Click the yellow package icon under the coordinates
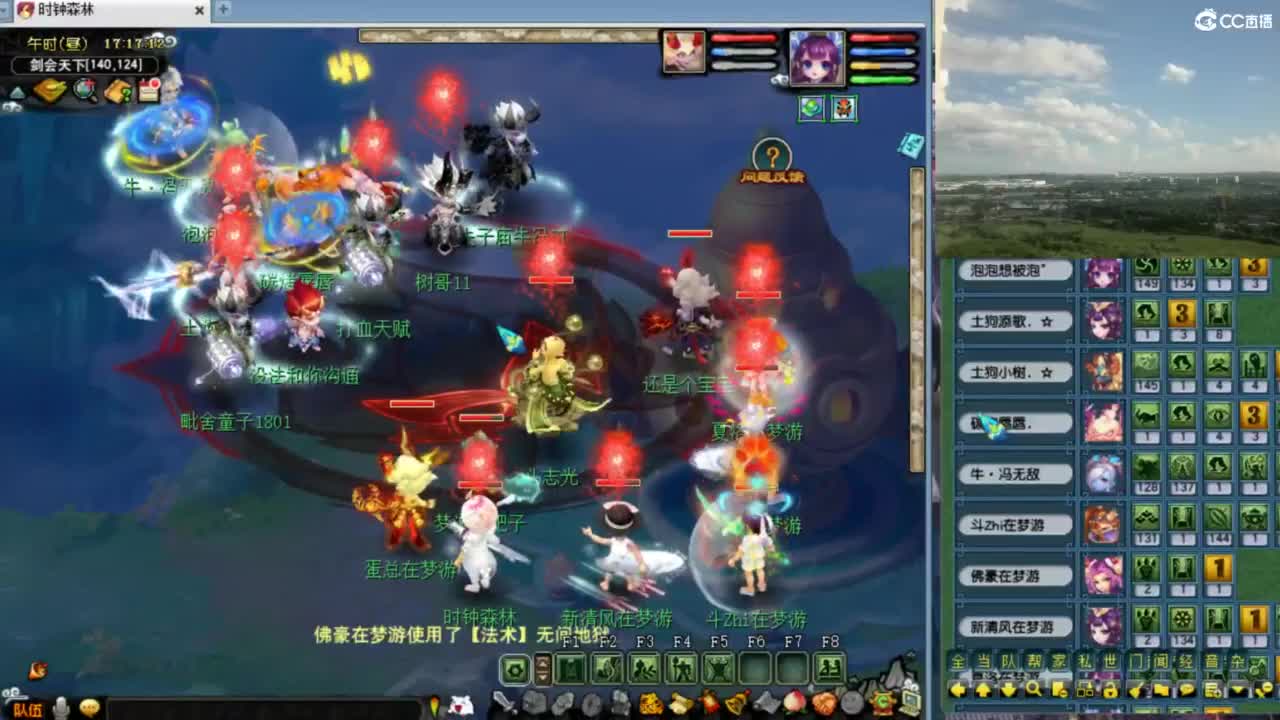The image size is (1280, 720). click(x=48, y=89)
